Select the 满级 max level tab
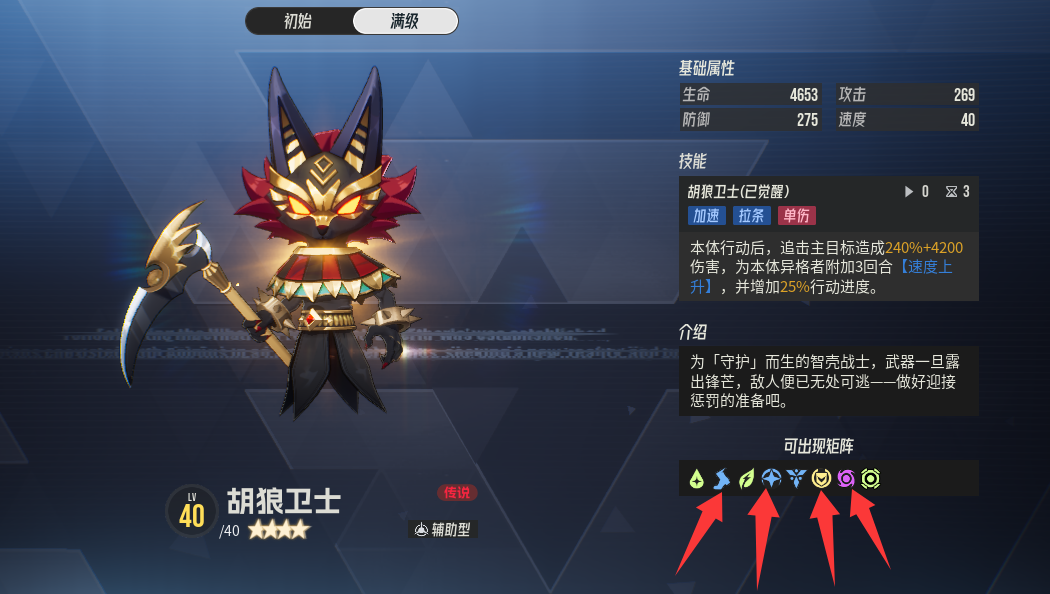This screenshot has height=594, width=1050. point(405,21)
